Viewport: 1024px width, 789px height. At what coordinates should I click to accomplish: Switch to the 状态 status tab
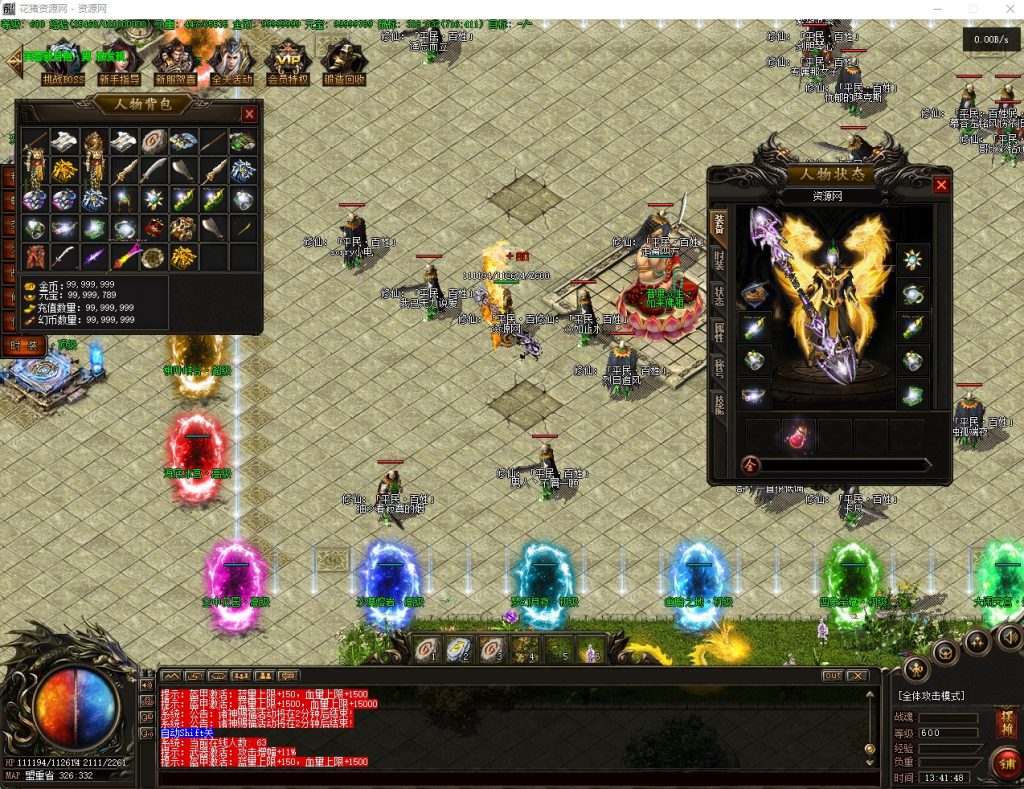tap(719, 297)
